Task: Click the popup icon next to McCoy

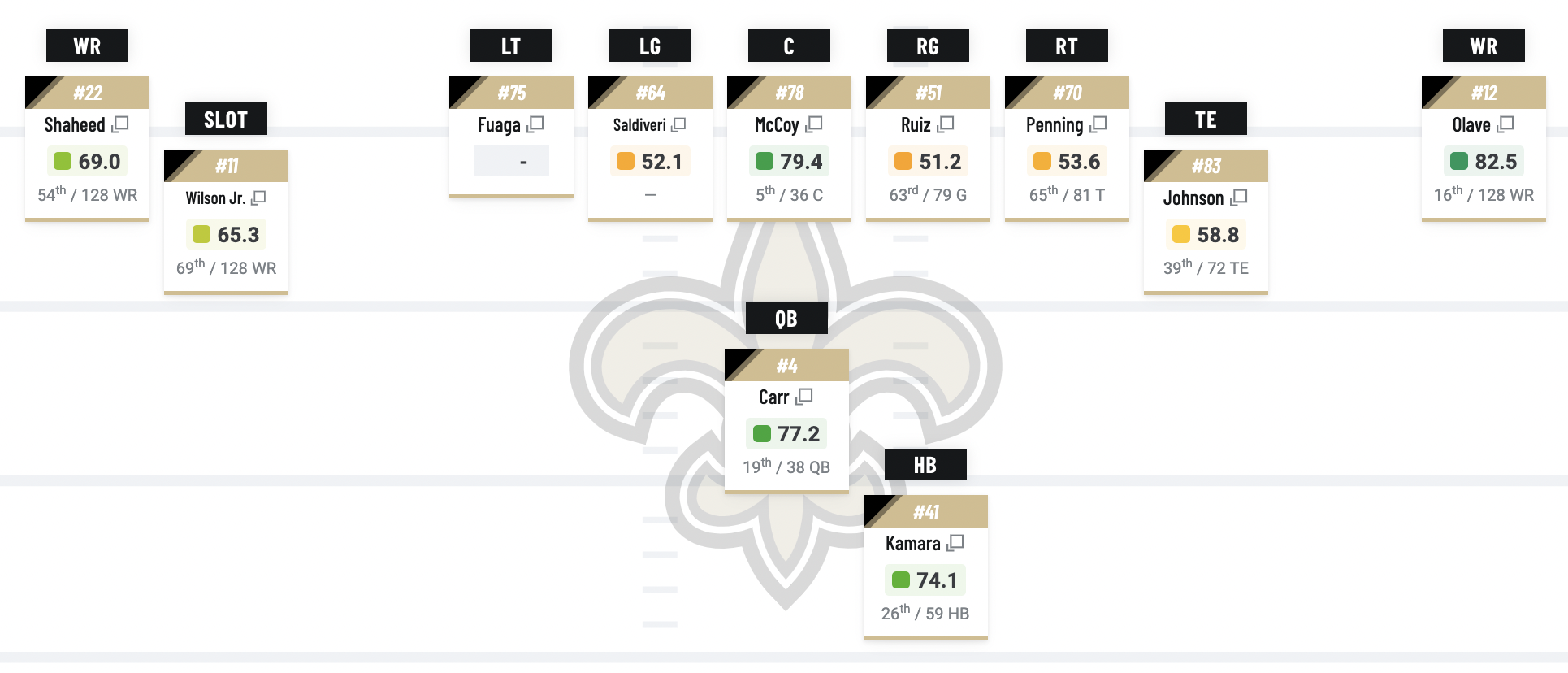Action: [x=814, y=124]
